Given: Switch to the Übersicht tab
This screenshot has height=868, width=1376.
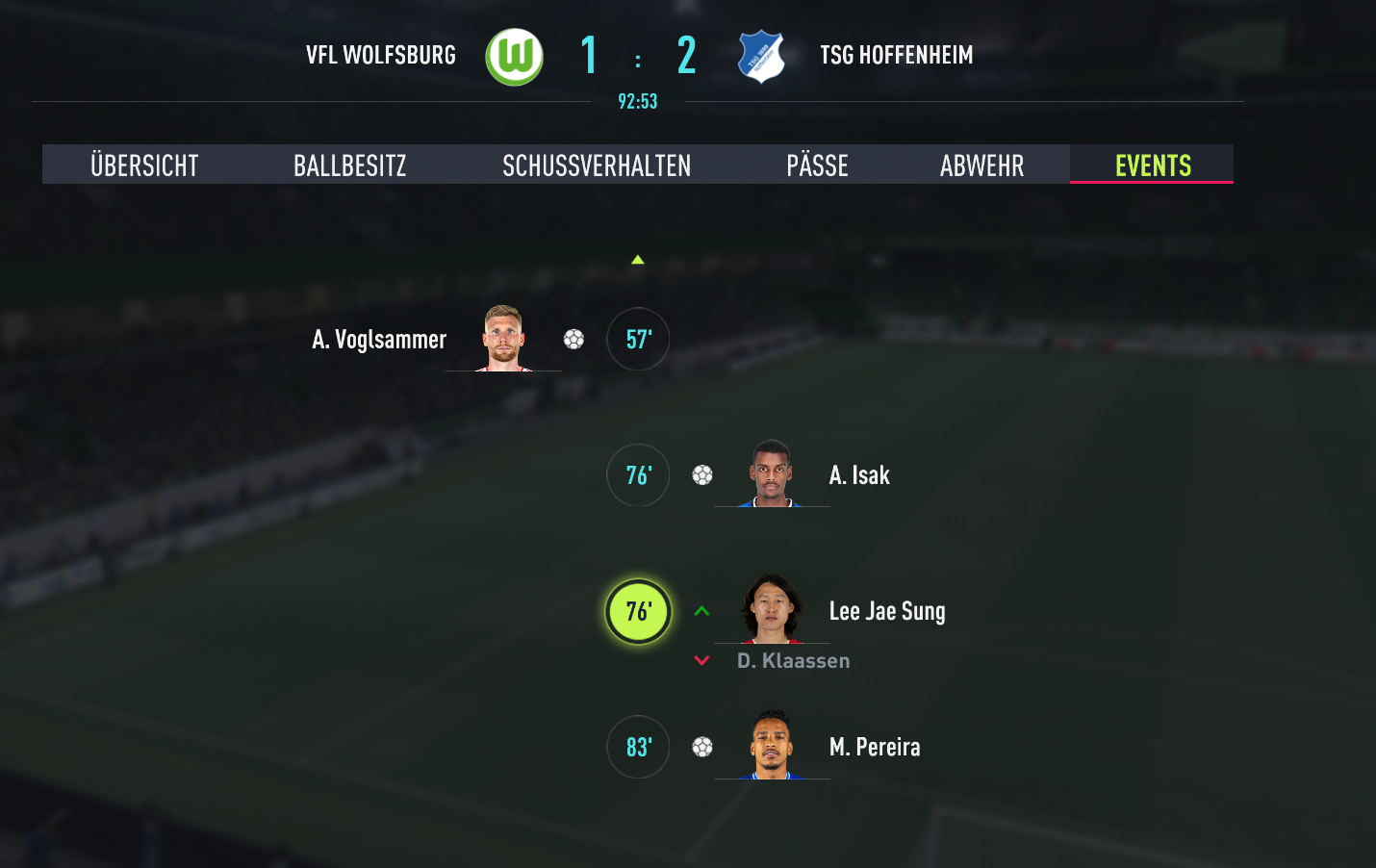Looking at the screenshot, I should coord(144,165).
